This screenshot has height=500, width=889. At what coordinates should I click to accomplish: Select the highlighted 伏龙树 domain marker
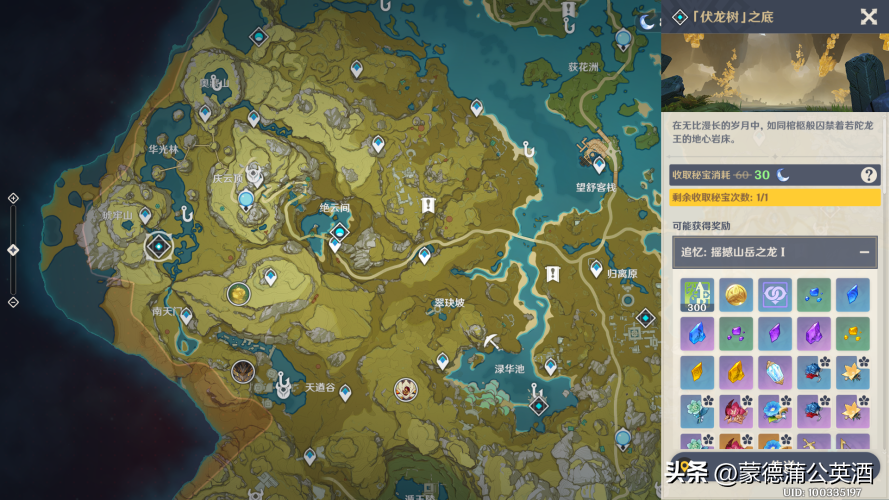158,245
